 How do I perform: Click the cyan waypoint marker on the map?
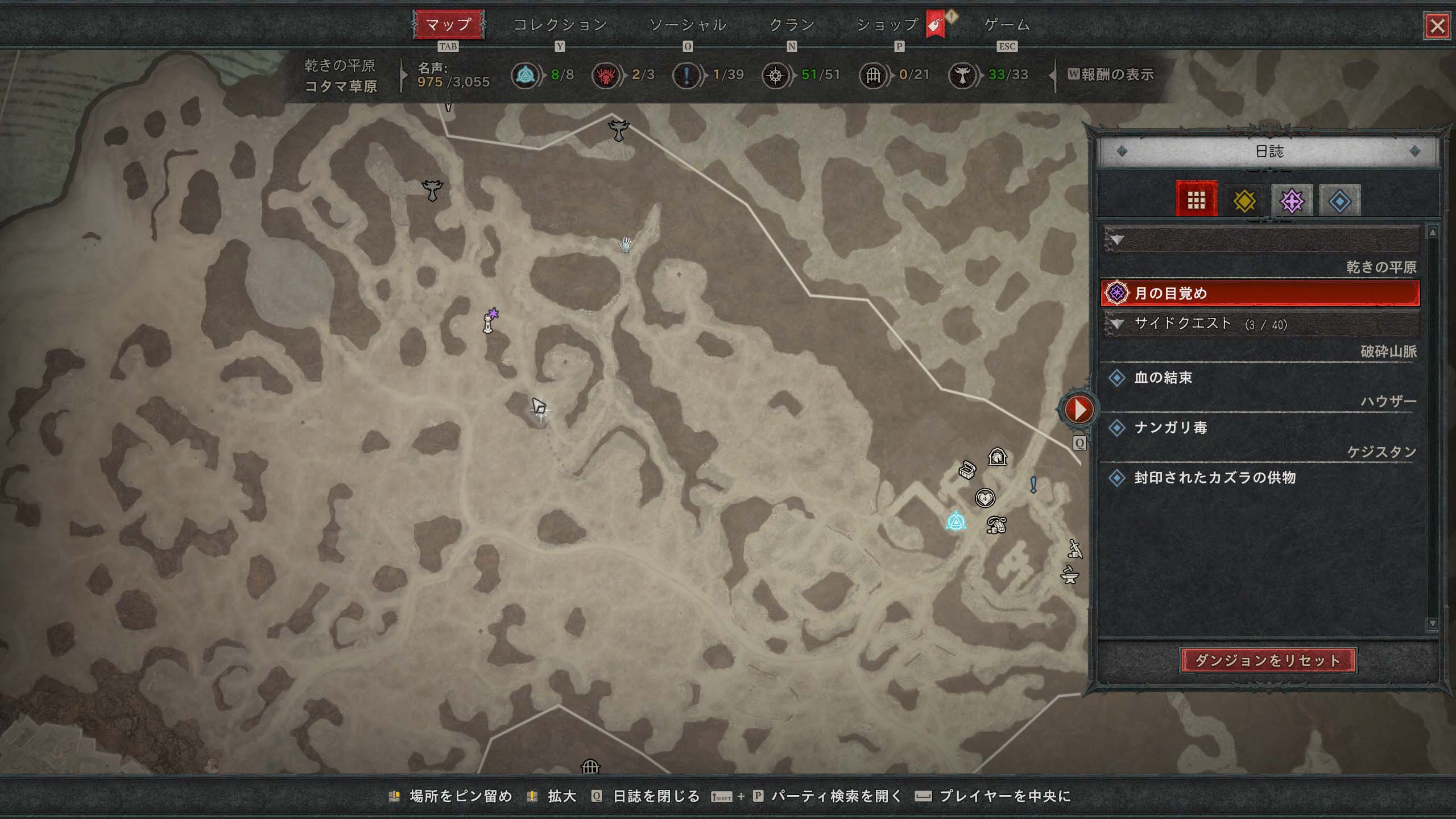point(956,522)
